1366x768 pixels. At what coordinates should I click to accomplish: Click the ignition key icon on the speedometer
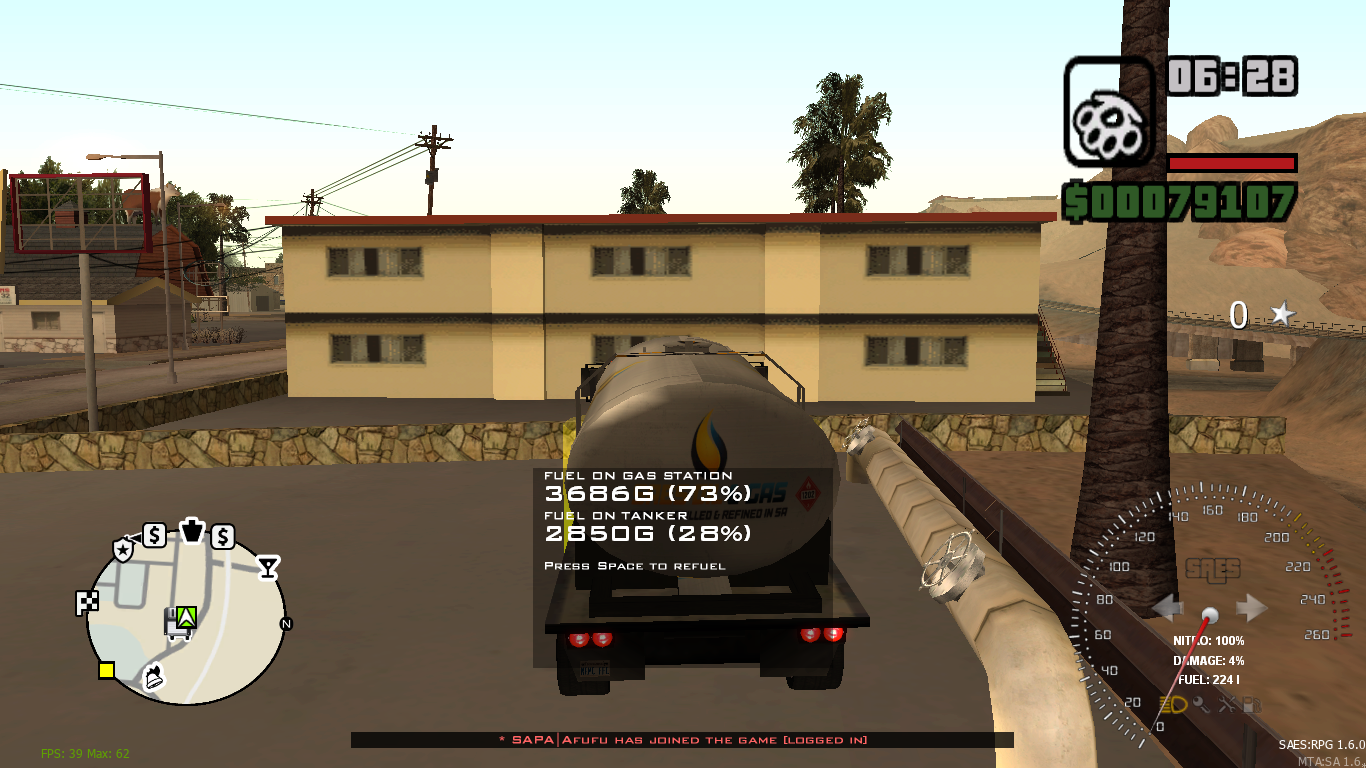click(x=1200, y=704)
